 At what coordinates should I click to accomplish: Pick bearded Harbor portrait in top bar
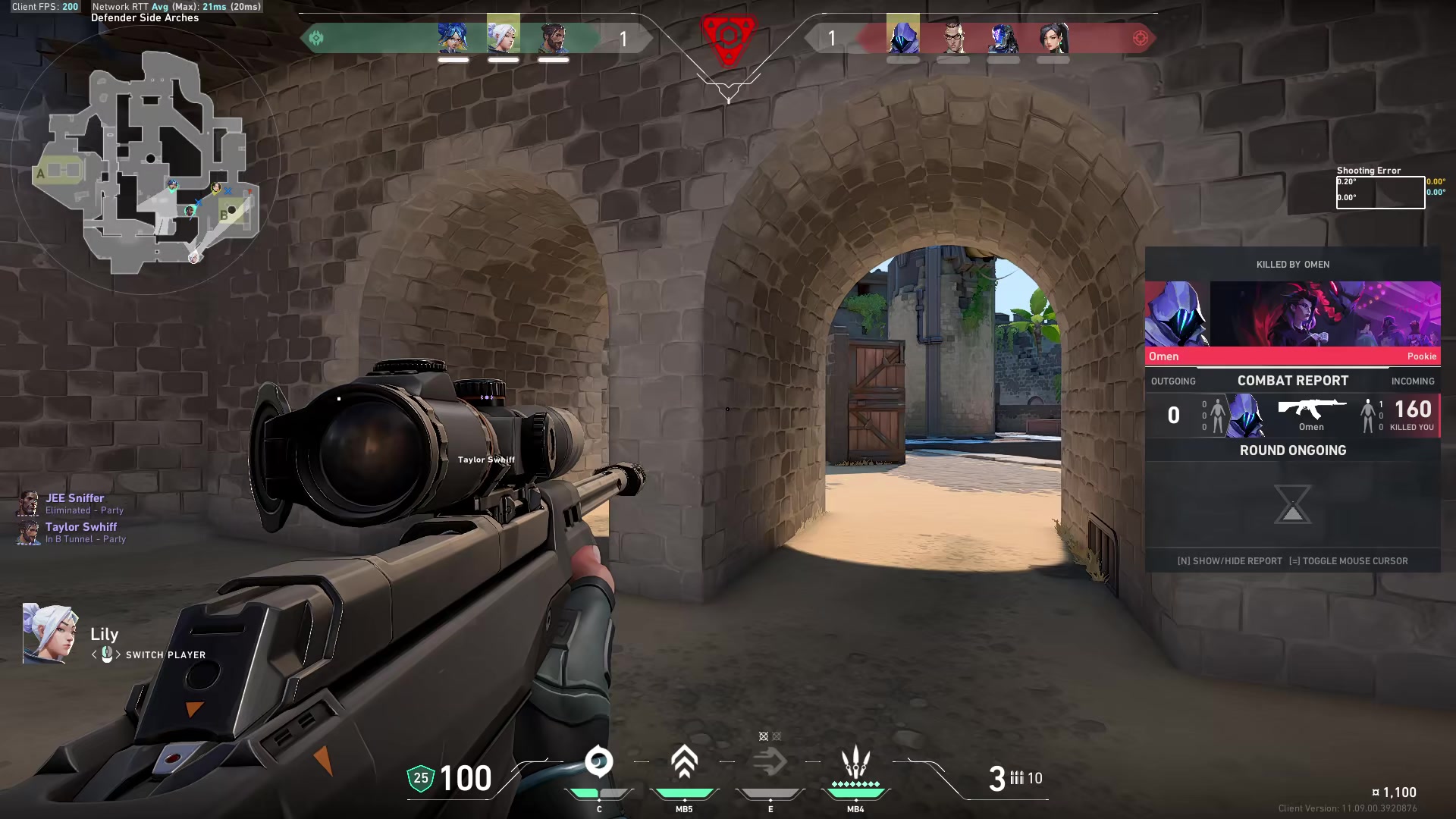[554, 37]
